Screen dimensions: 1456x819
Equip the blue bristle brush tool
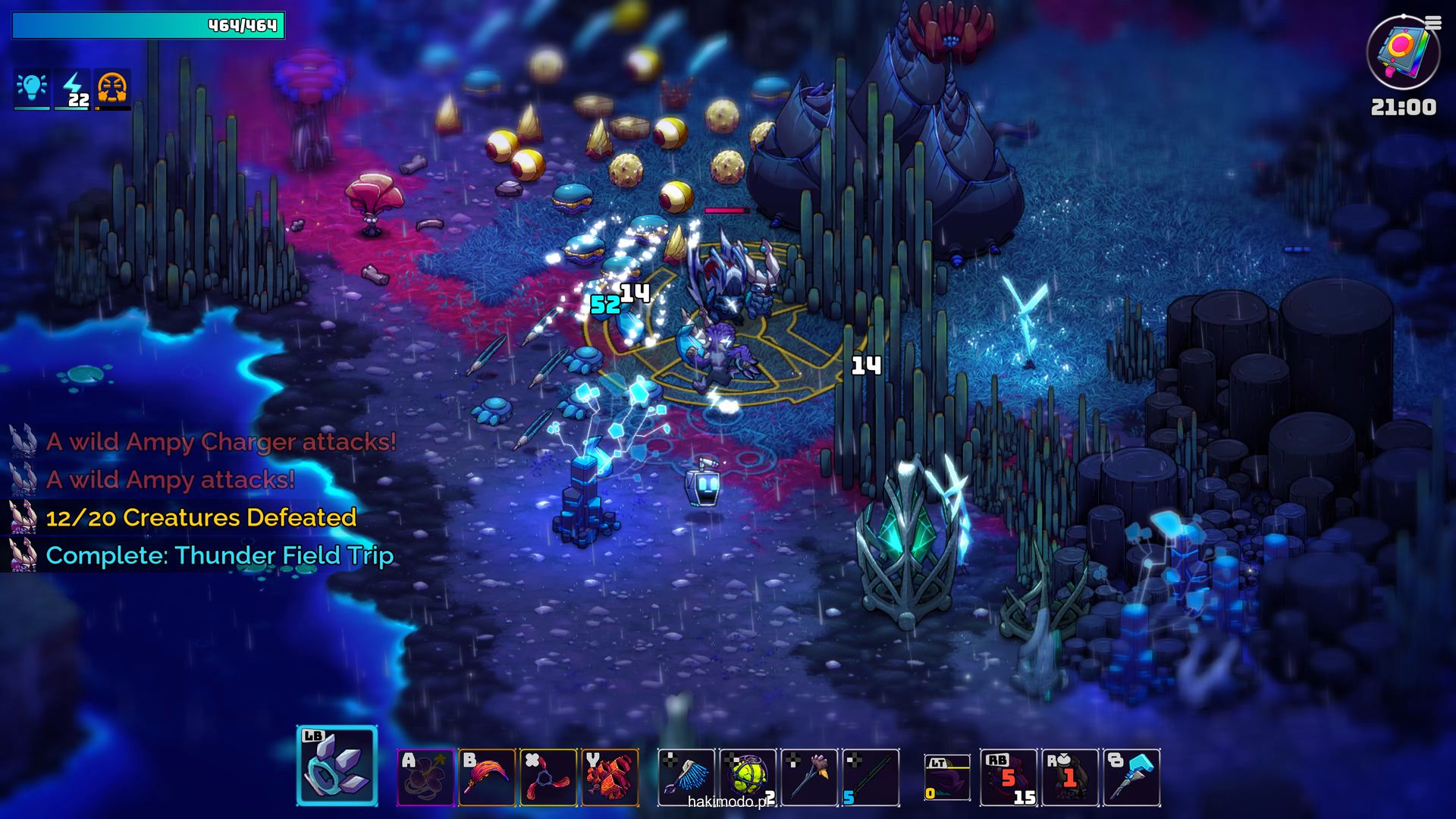coord(686,777)
